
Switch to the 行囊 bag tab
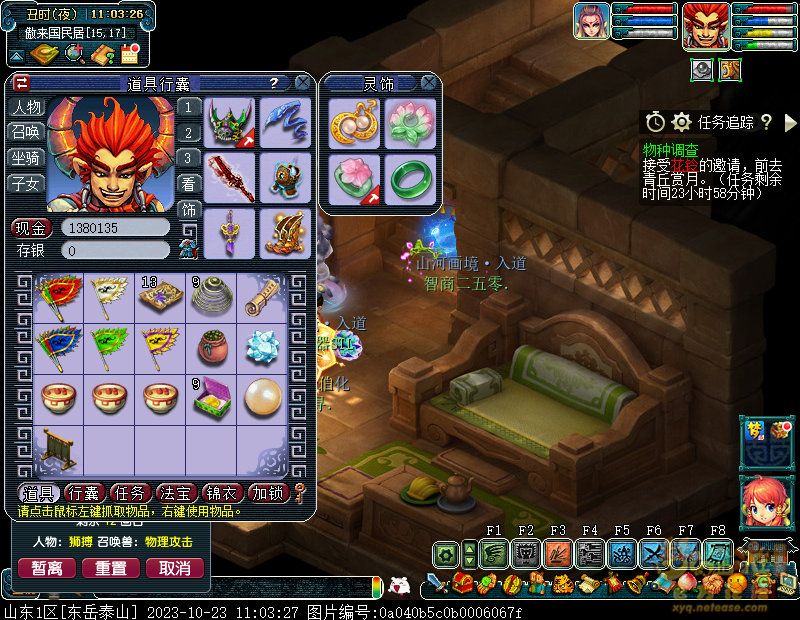[x=85, y=493]
